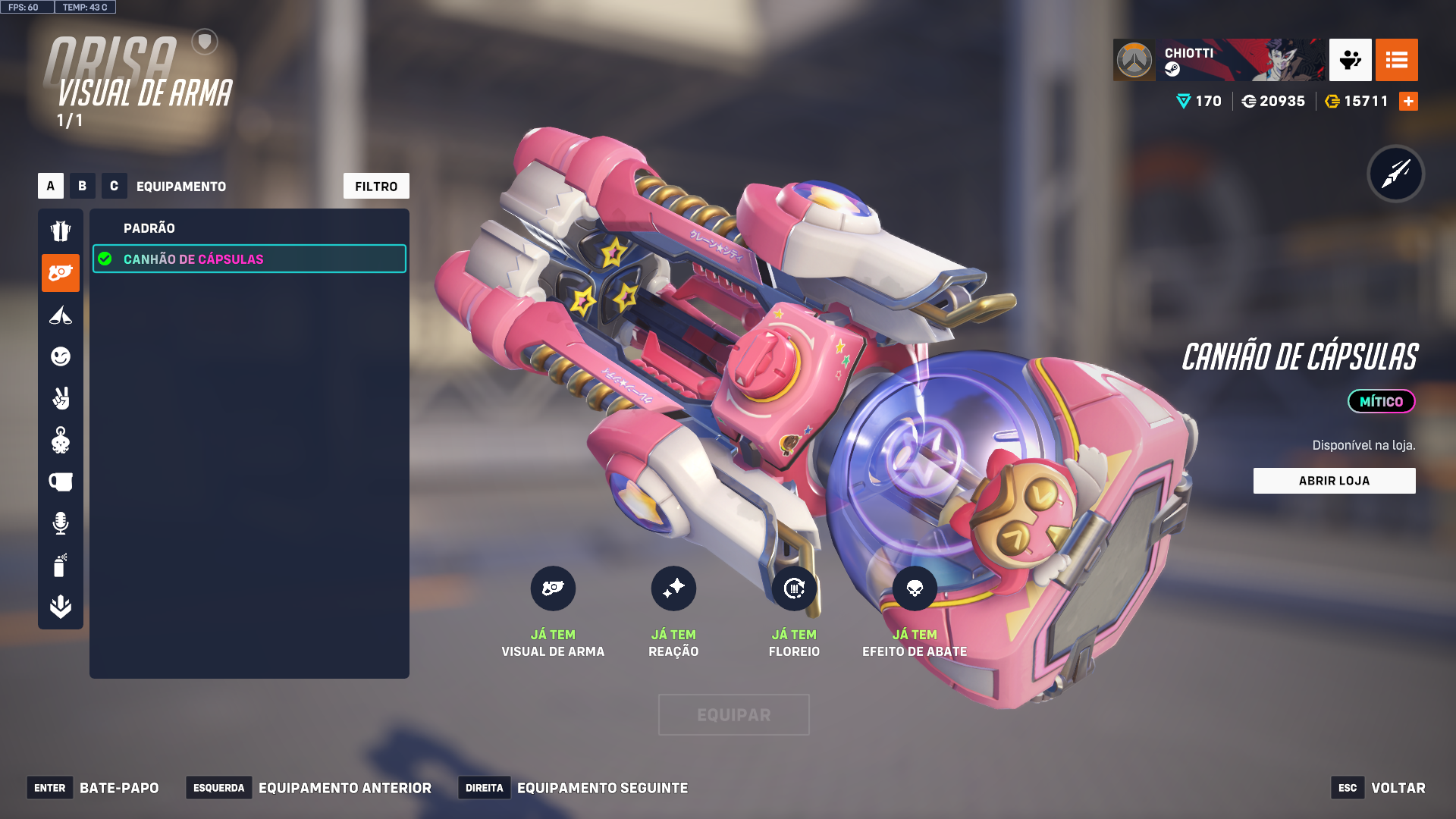Open the Filtro filter options
Viewport: 1456px width, 819px height.
pyautogui.click(x=376, y=186)
